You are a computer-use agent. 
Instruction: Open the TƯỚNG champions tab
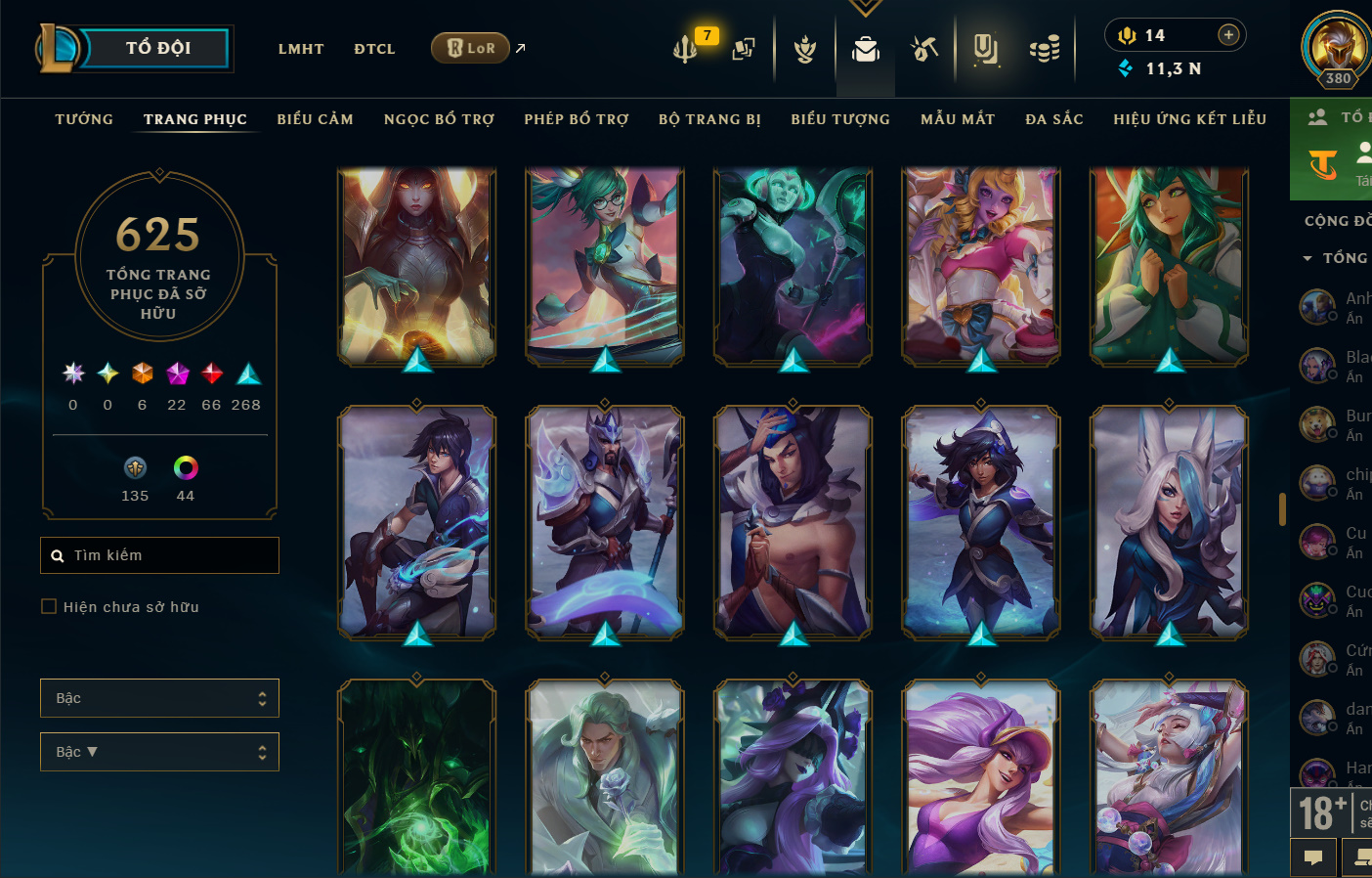pyautogui.click(x=84, y=119)
